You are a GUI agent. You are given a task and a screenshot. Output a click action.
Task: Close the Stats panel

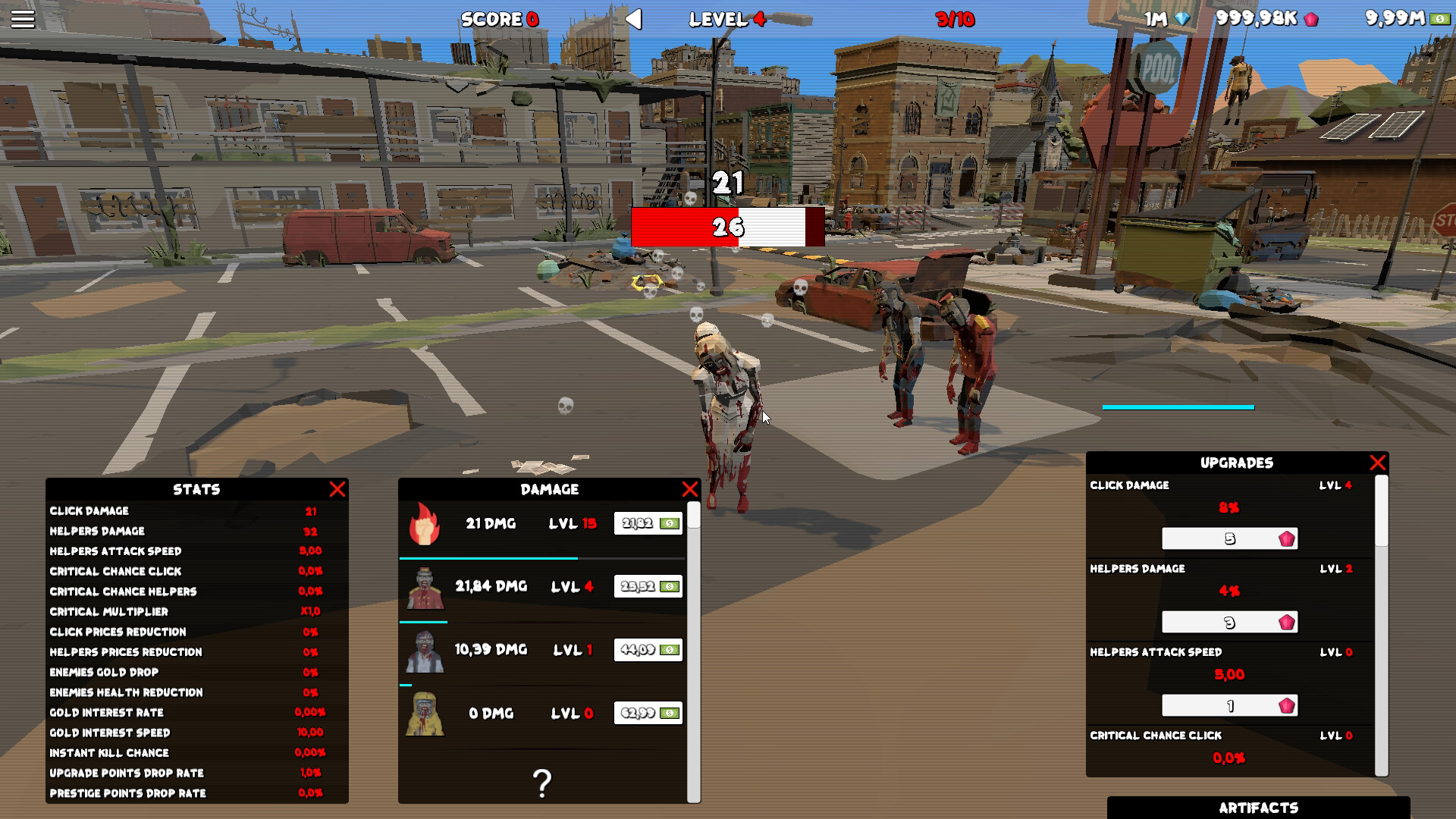pos(337,489)
